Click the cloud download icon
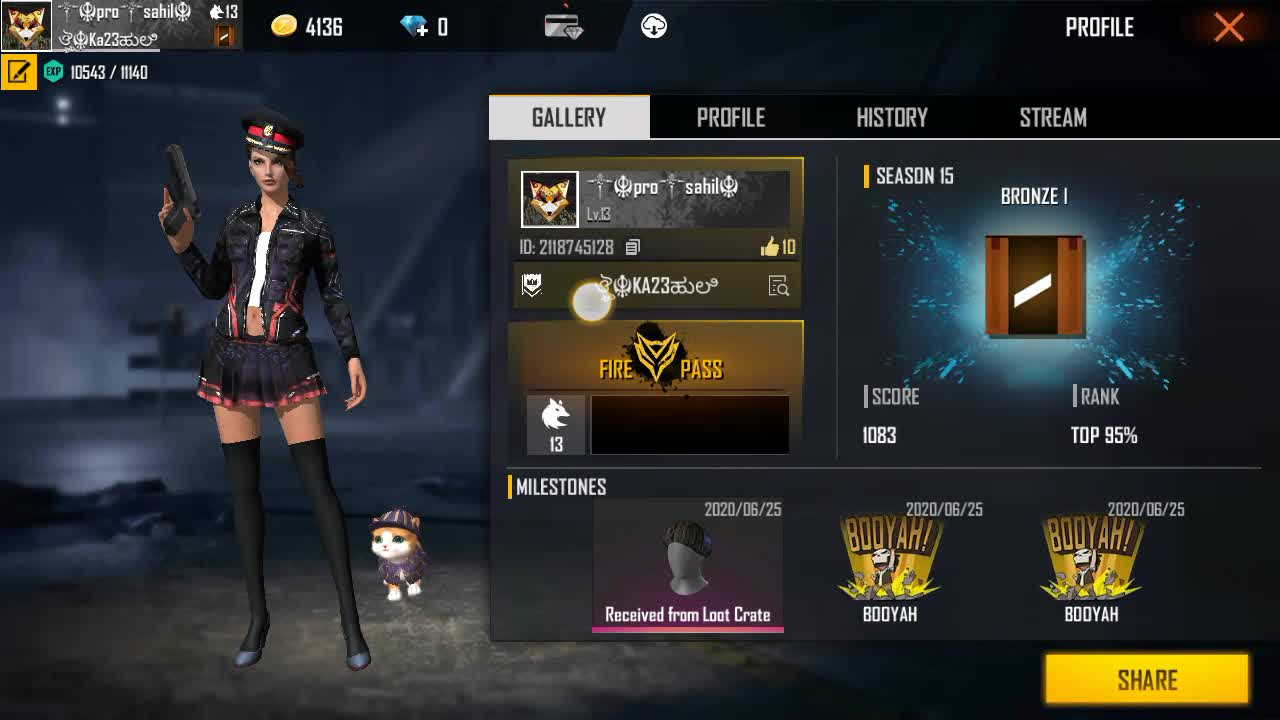The image size is (1280, 720). click(654, 27)
